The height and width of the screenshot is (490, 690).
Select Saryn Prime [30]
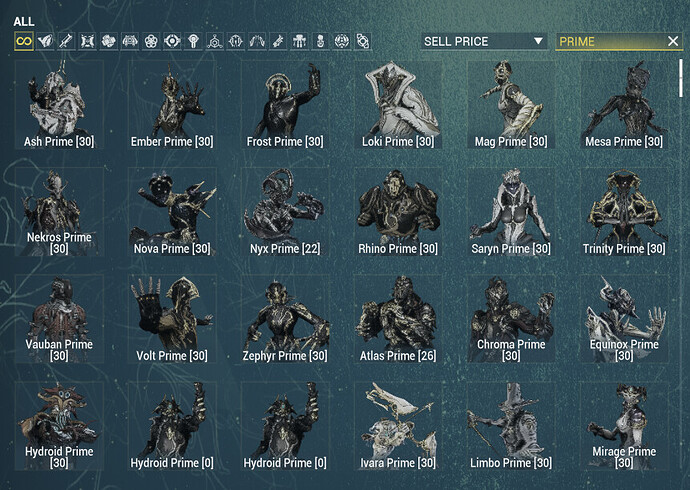pyautogui.click(x=512, y=212)
